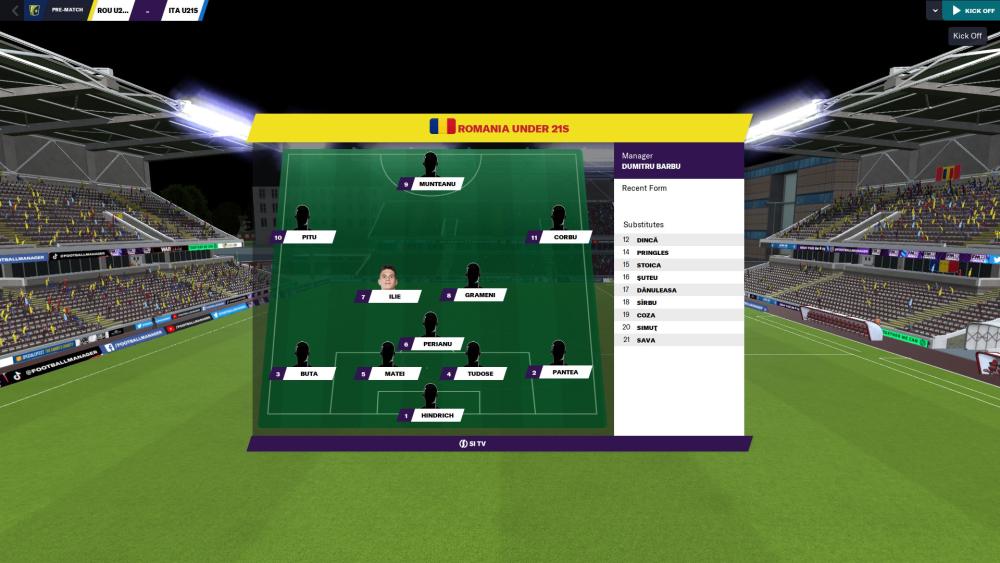Select the ROU U21S team tab
Viewport: 1000px width, 563px height.
pos(112,11)
